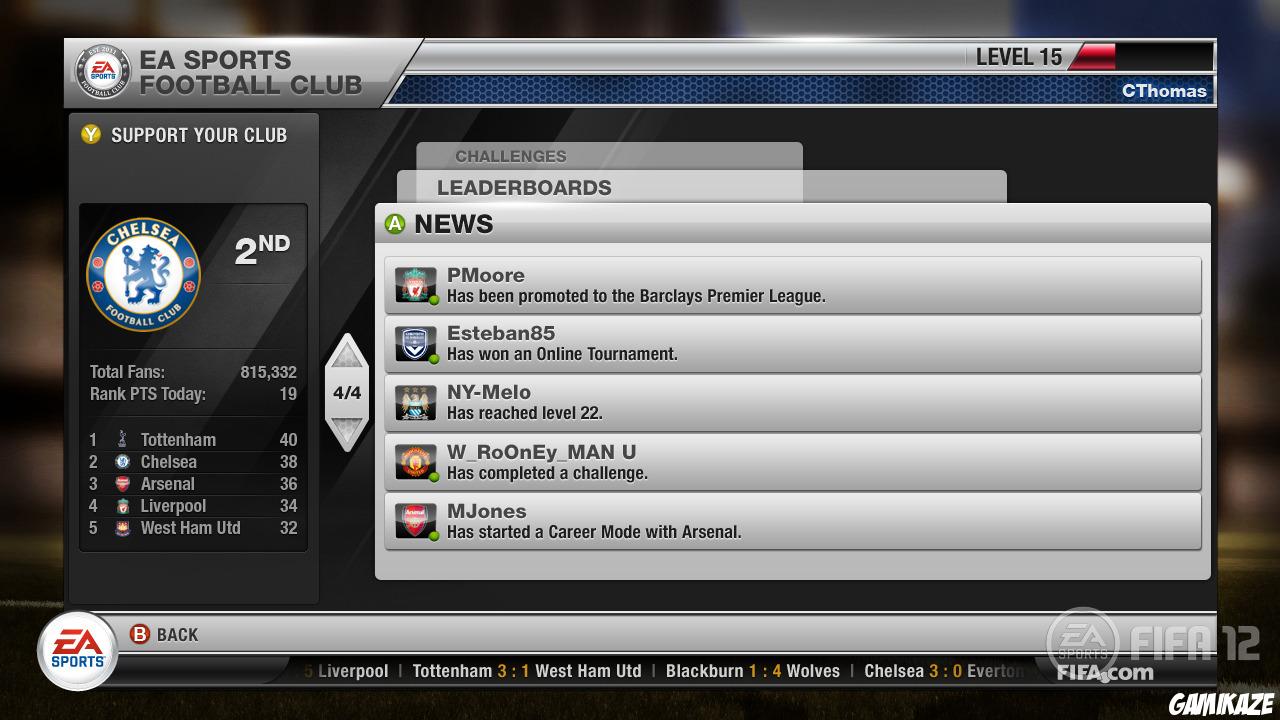The height and width of the screenshot is (720, 1280).
Task: Select the News tab header
Action: [x=454, y=223]
